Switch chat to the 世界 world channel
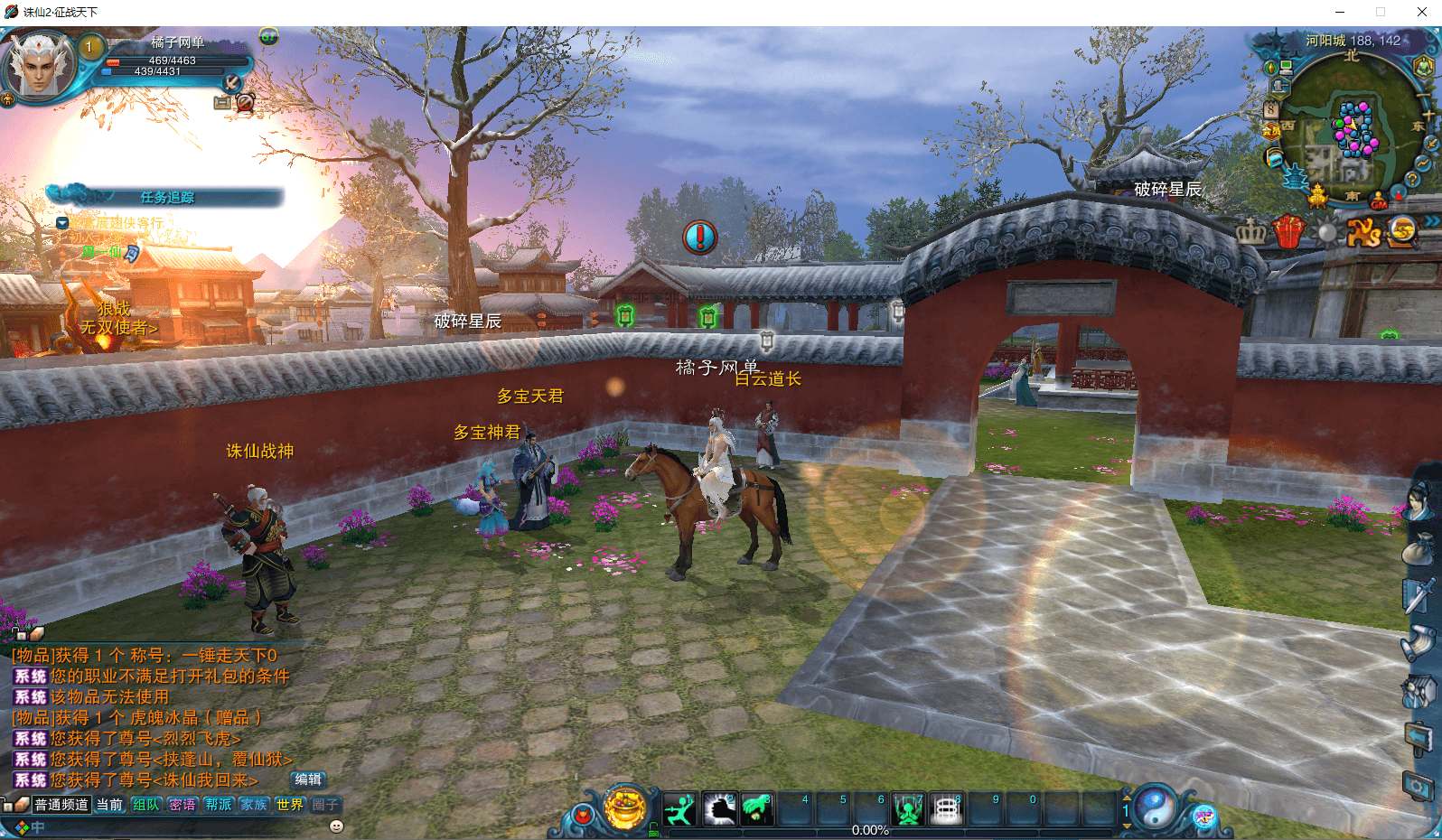 pyautogui.click(x=290, y=804)
